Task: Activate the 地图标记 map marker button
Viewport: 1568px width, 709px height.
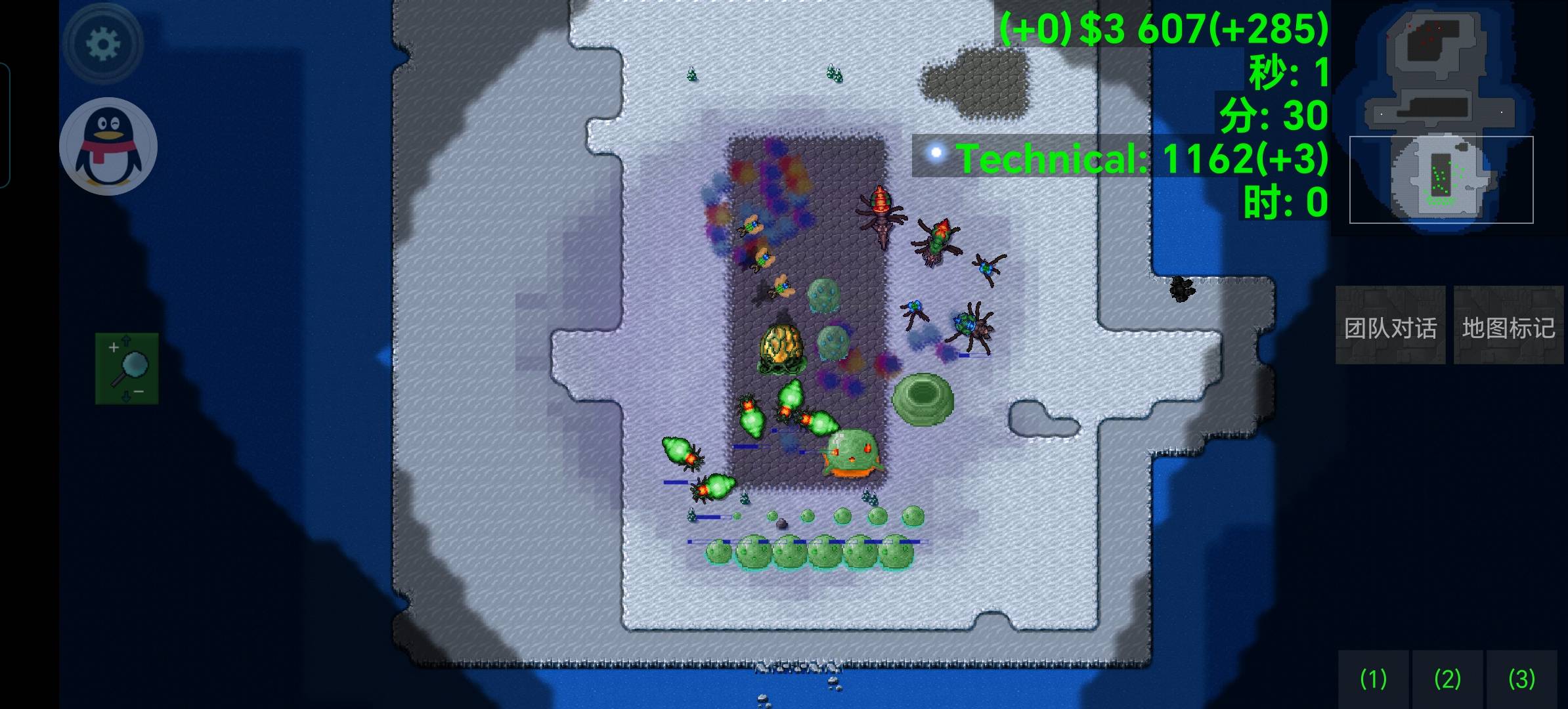Action: coord(1508,326)
